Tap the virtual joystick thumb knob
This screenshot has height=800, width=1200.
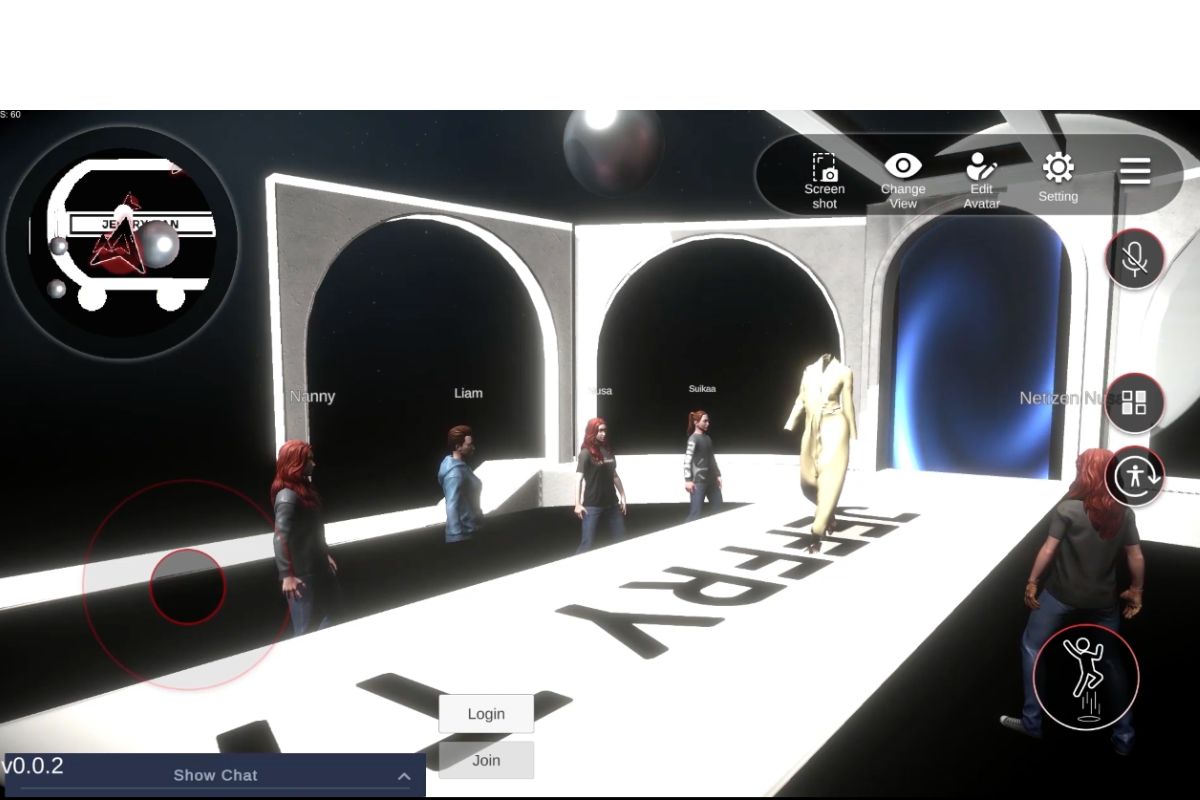click(188, 587)
